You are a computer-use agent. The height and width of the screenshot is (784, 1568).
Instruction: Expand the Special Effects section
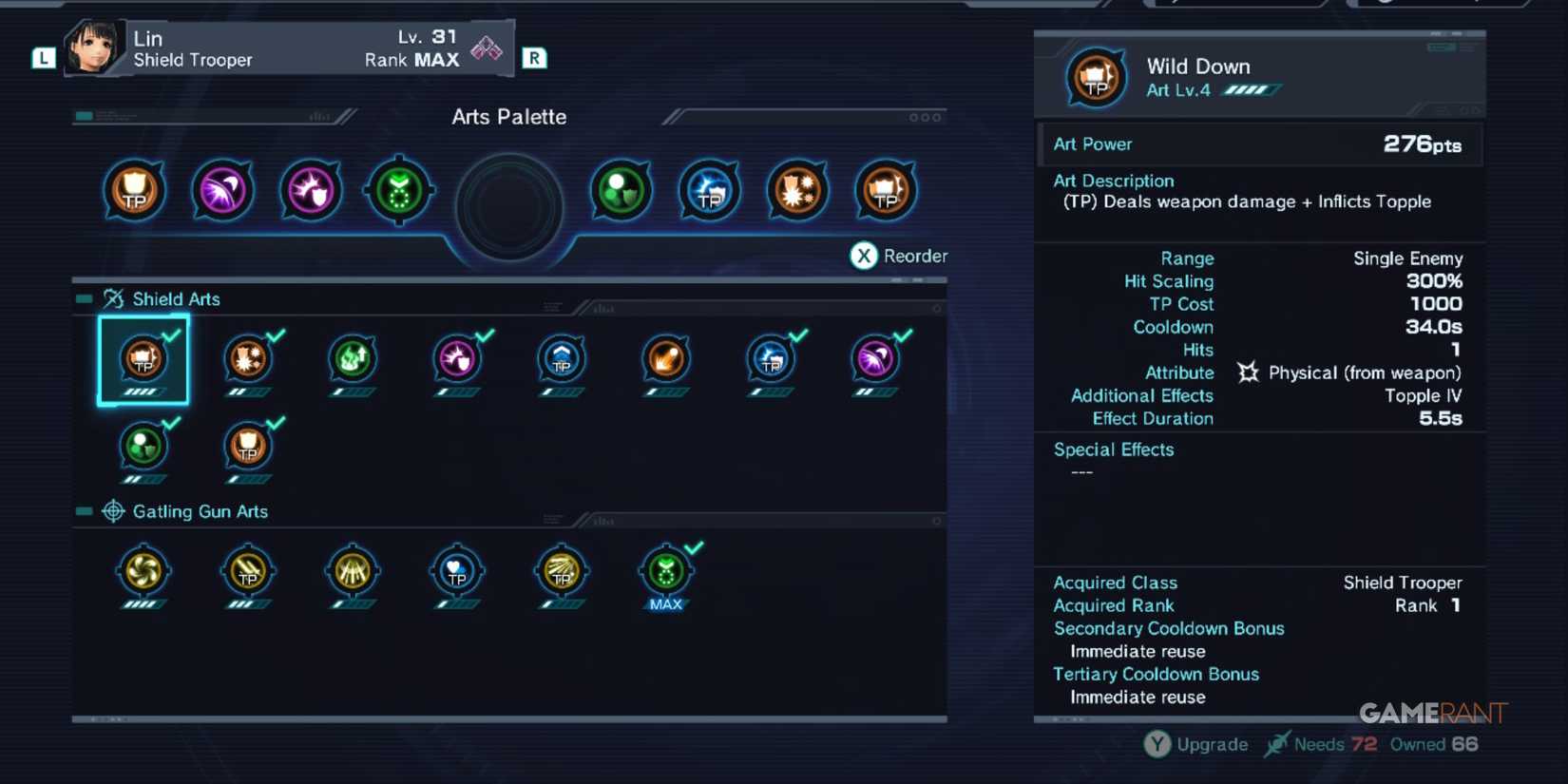1113,449
